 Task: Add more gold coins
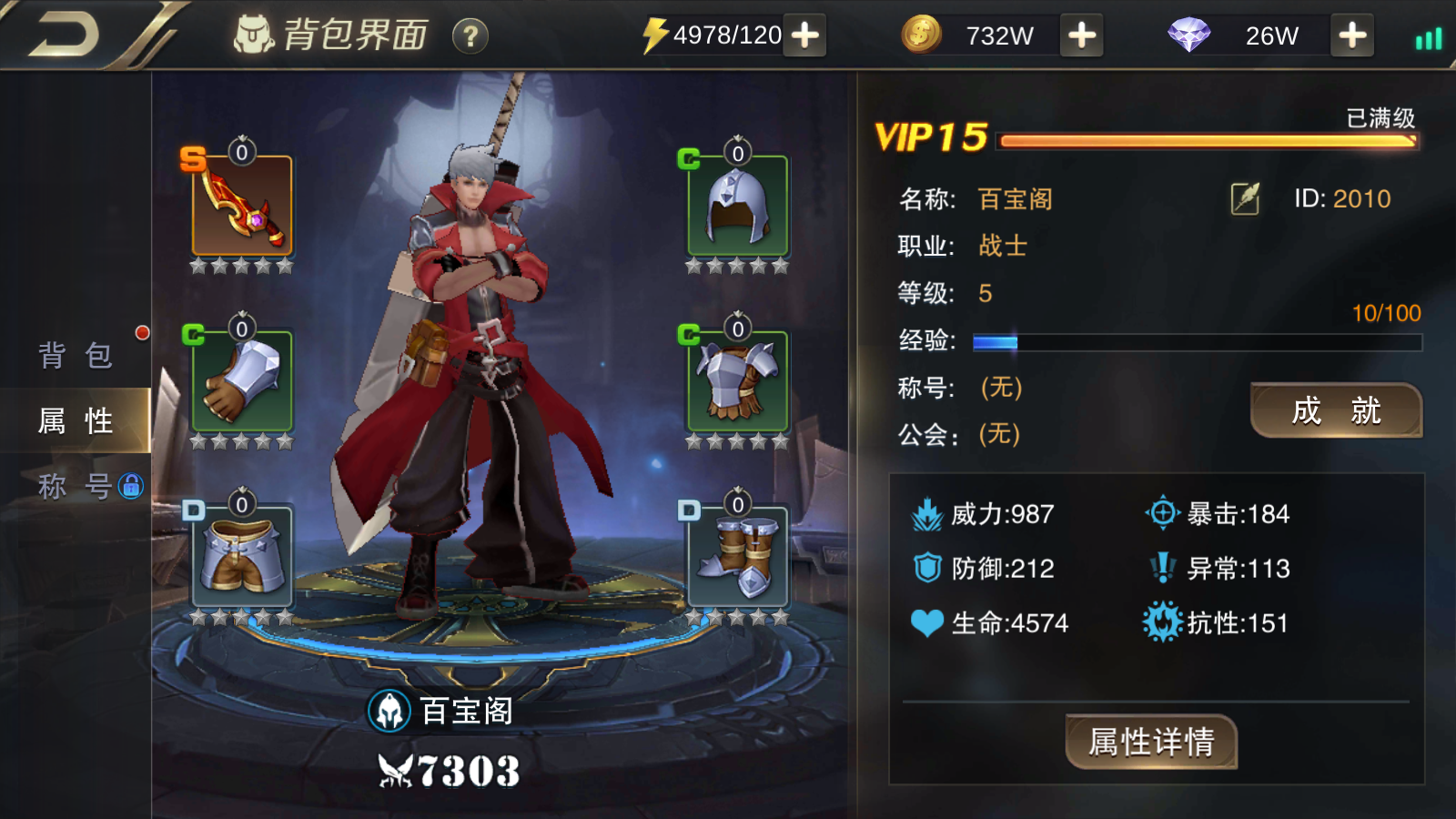(x=1081, y=35)
